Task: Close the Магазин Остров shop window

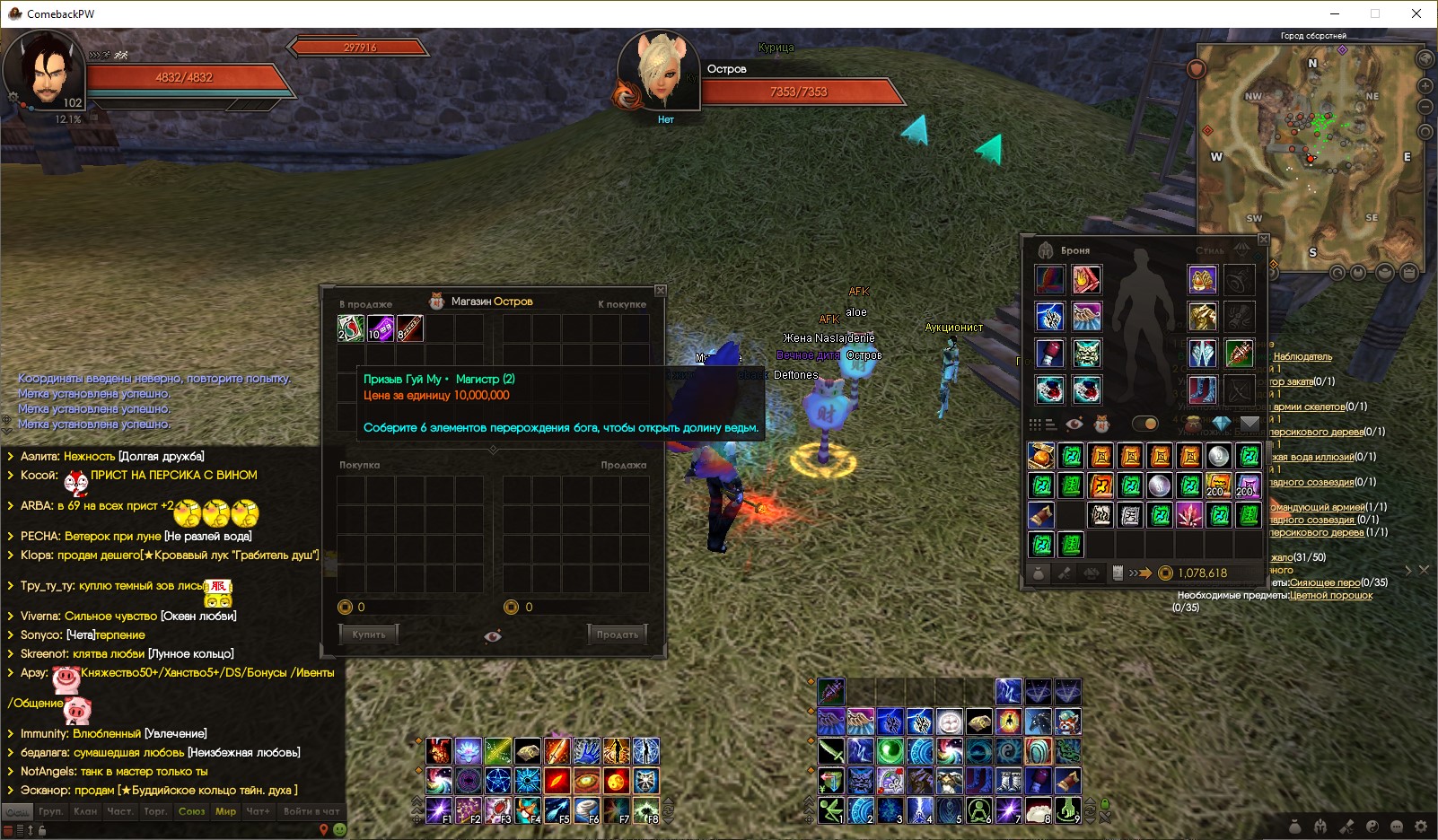Action: click(x=661, y=290)
